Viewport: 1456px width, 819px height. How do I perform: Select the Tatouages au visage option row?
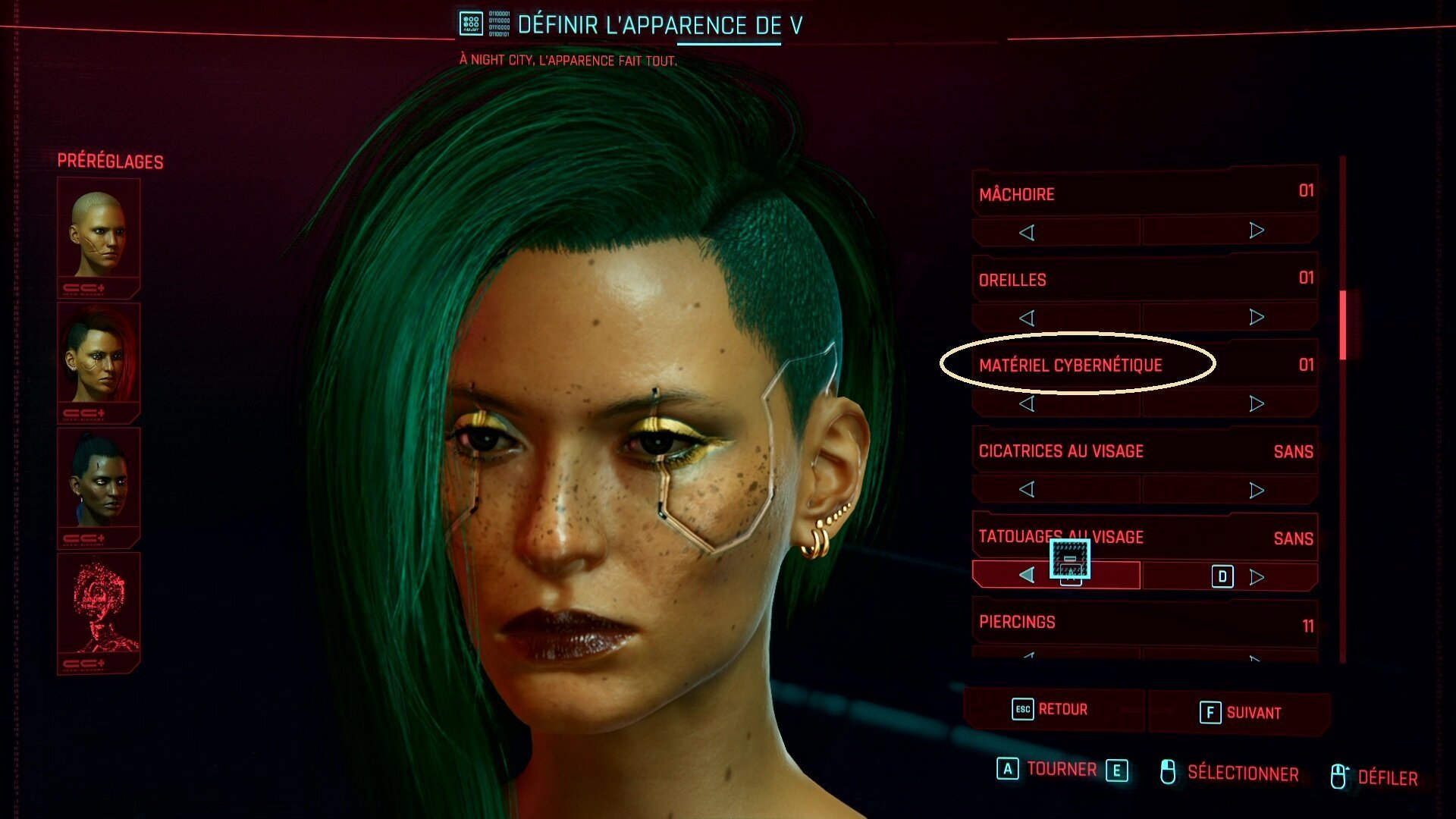[1100, 537]
